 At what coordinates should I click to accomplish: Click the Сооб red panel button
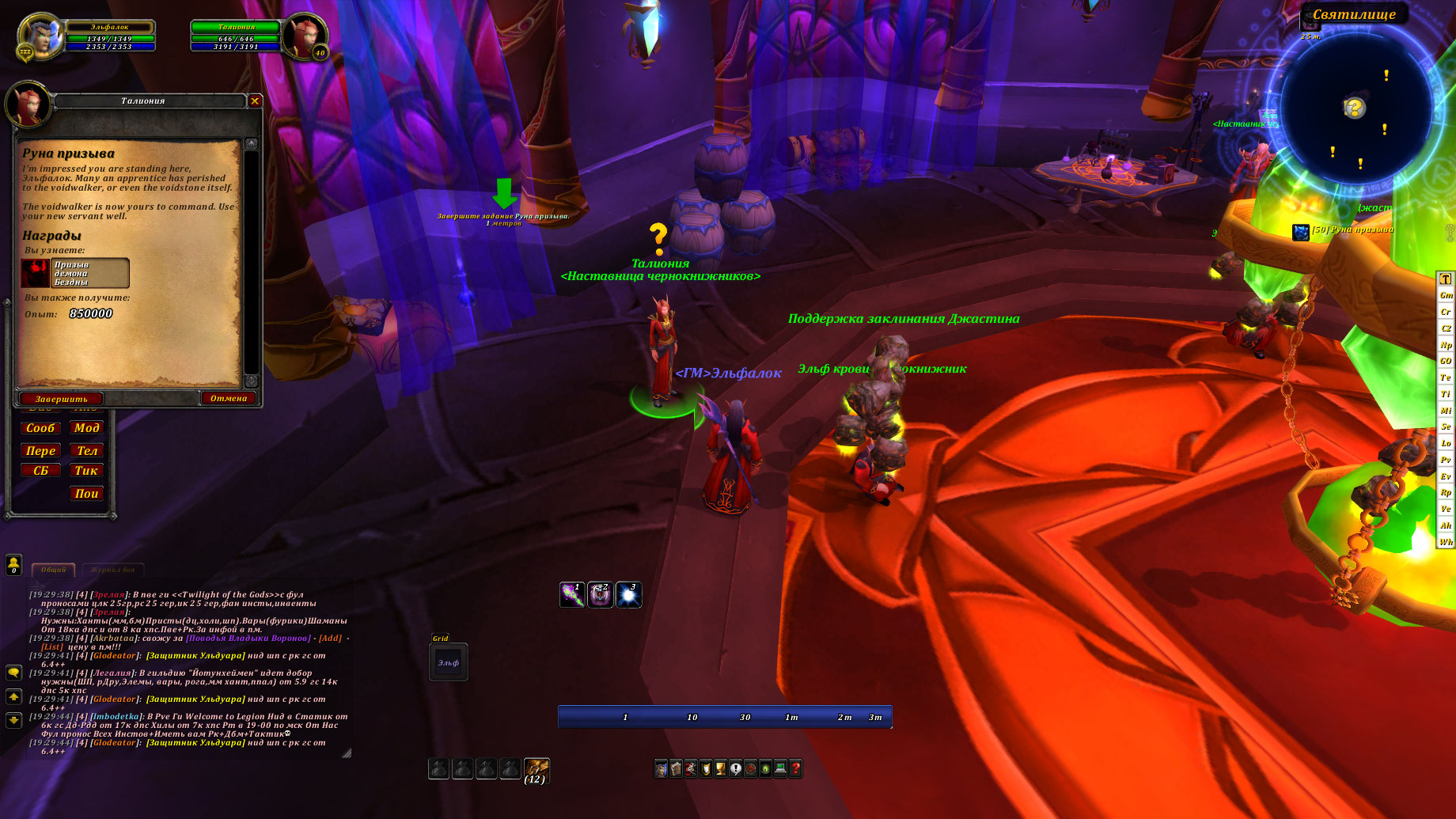click(x=40, y=428)
